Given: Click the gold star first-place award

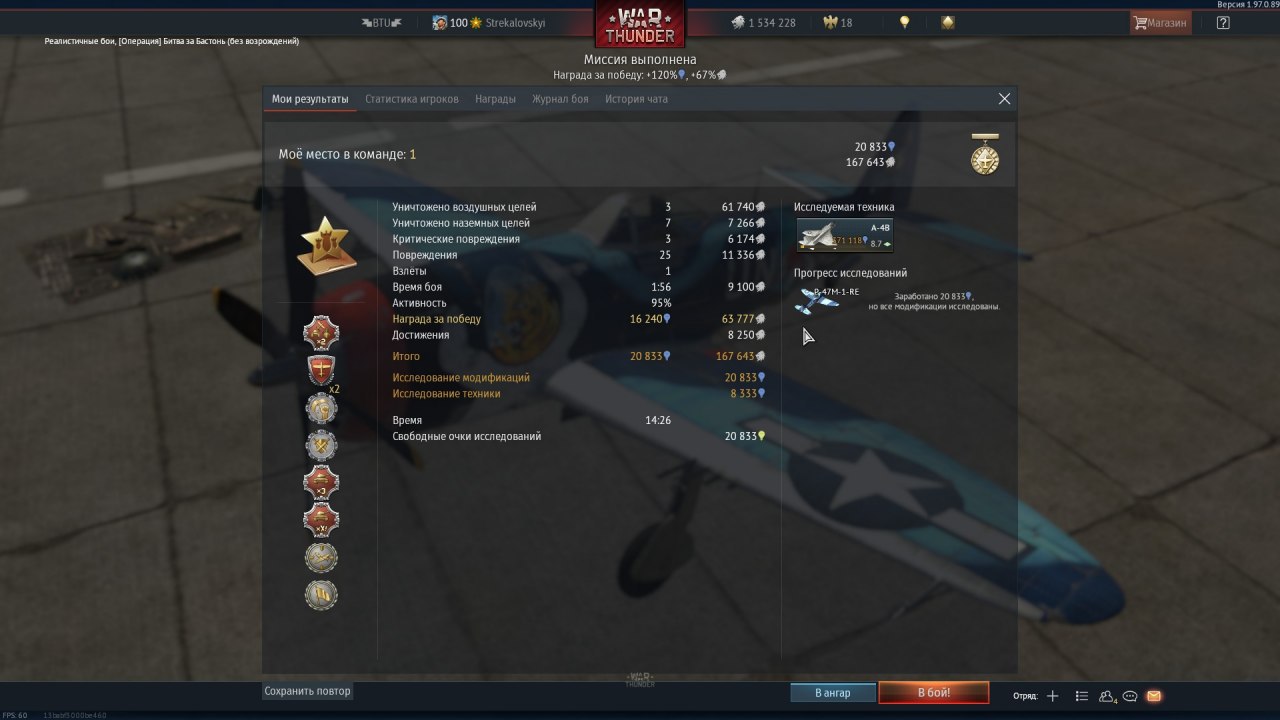Looking at the screenshot, I should point(326,245).
